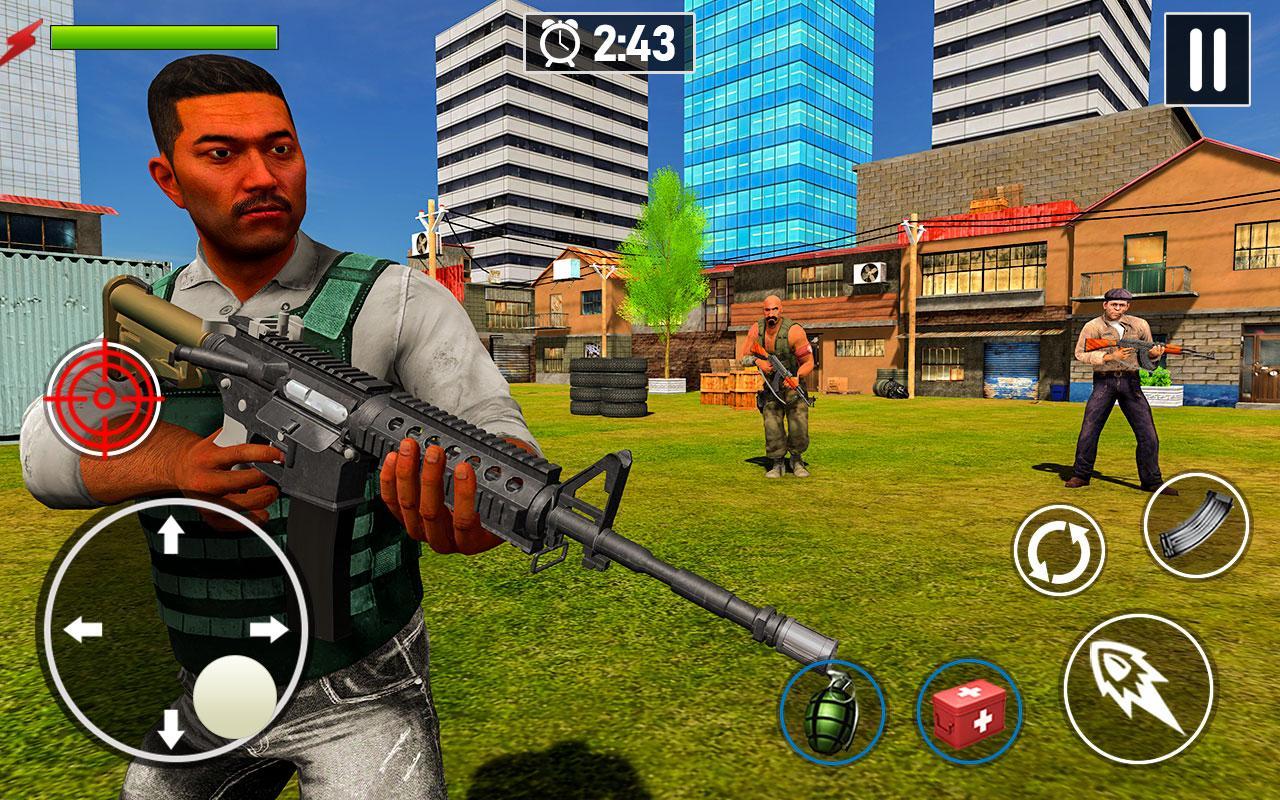Open the alarm clock timer display

point(560,44)
